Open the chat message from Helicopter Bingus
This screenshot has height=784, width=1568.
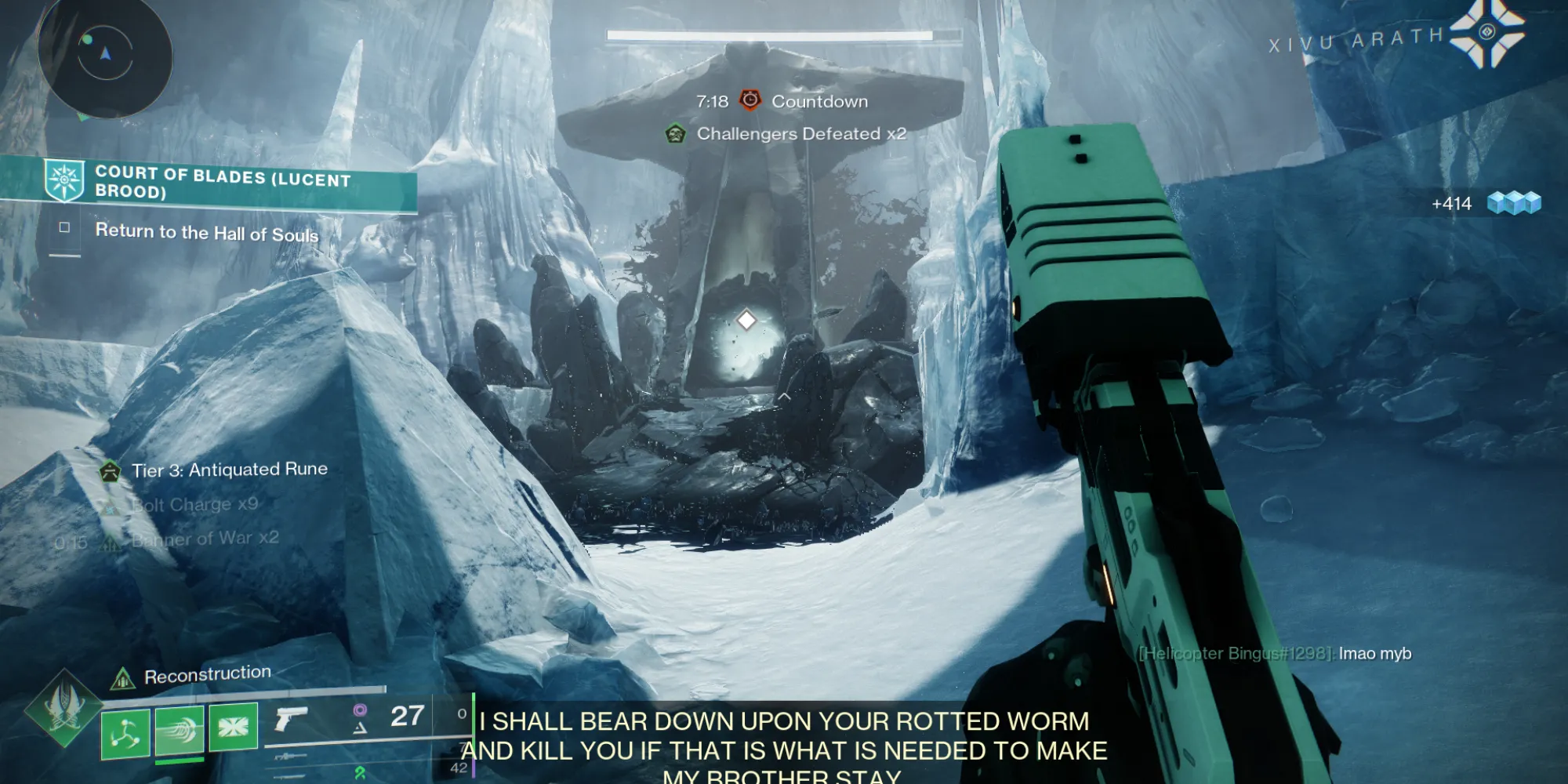click(x=1275, y=654)
